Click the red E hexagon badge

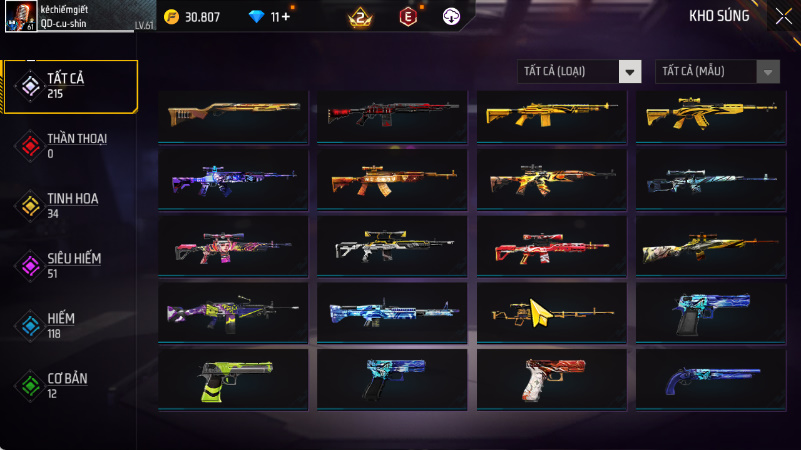coord(407,17)
